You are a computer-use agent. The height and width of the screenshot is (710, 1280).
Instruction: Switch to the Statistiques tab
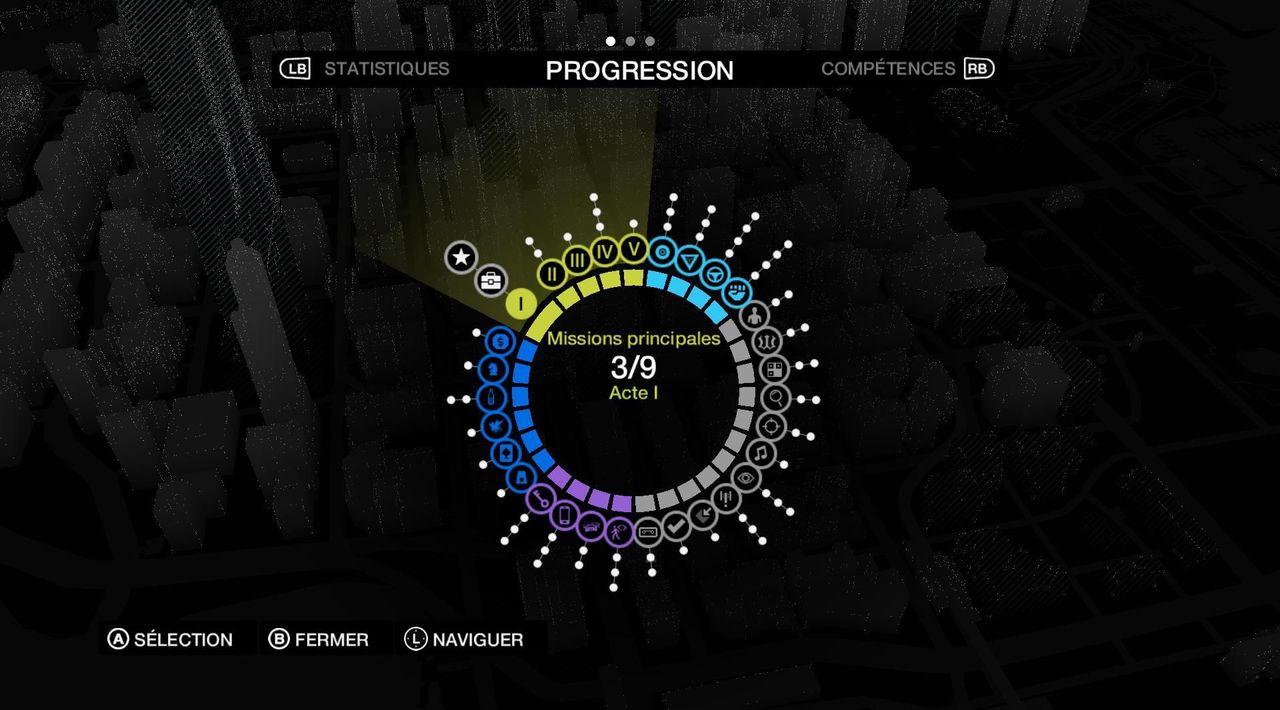386,69
